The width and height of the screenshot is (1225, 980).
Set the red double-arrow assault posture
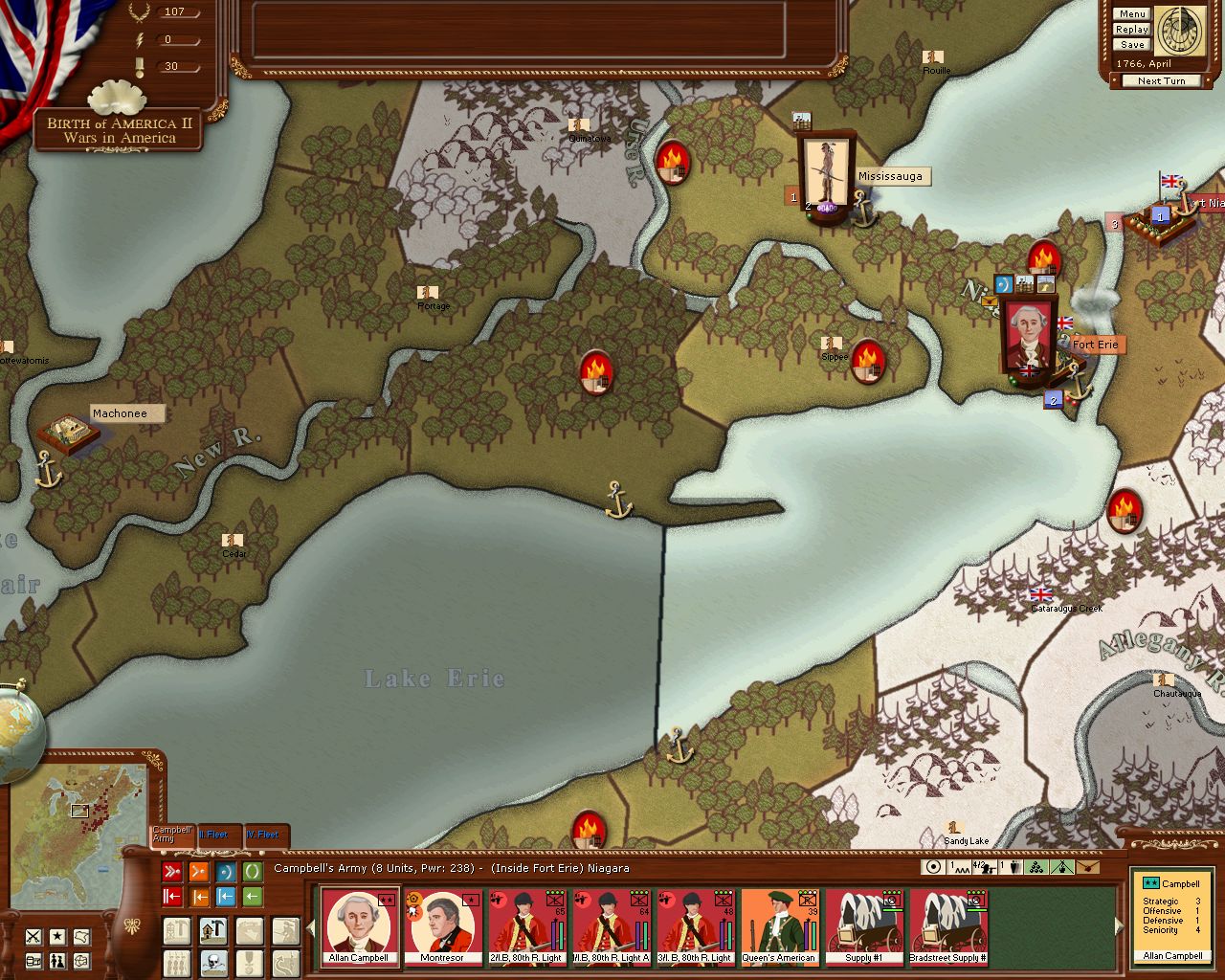tap(172, 872)
